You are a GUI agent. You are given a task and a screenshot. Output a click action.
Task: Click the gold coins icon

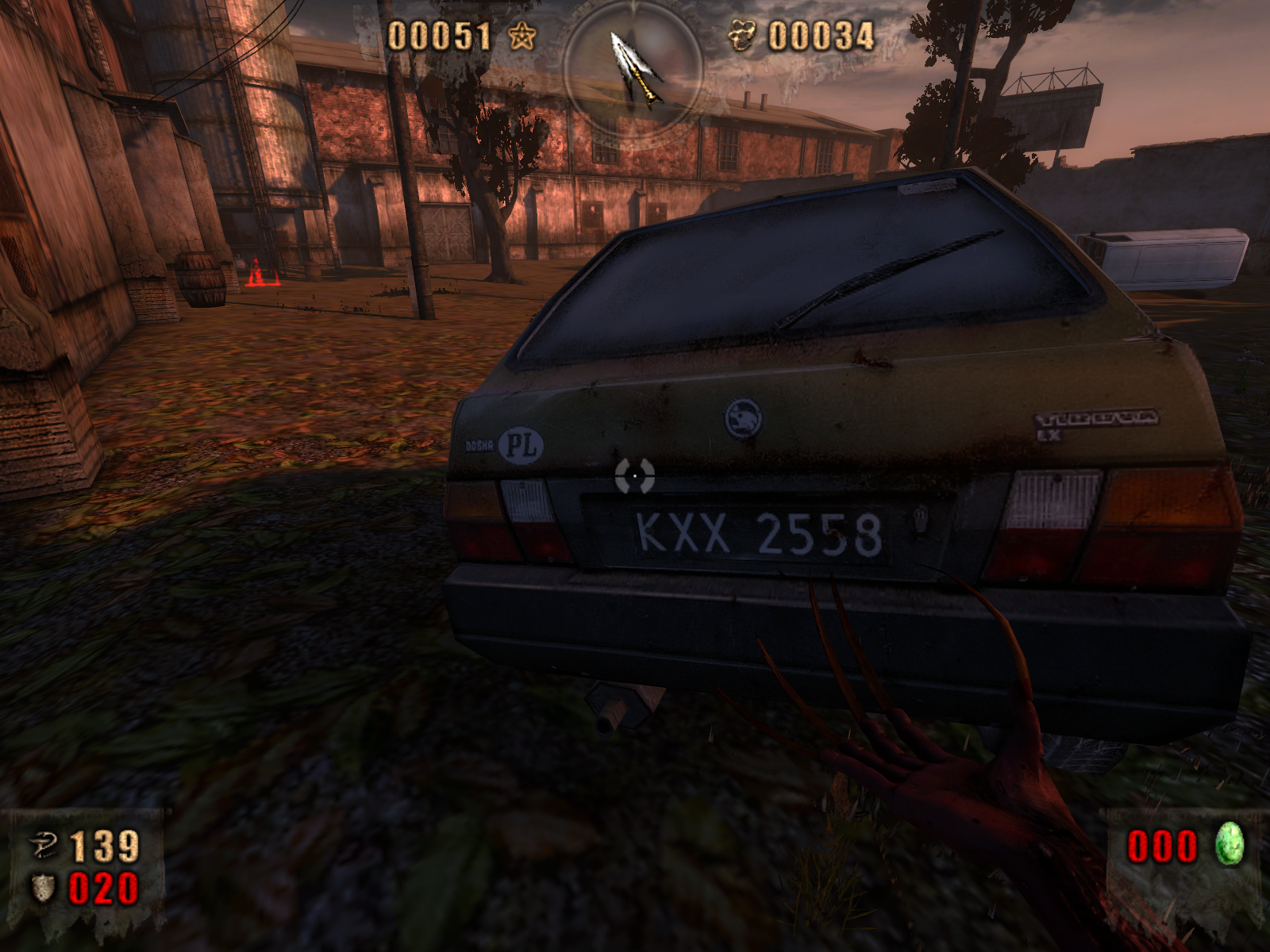[x=742, y=36]
